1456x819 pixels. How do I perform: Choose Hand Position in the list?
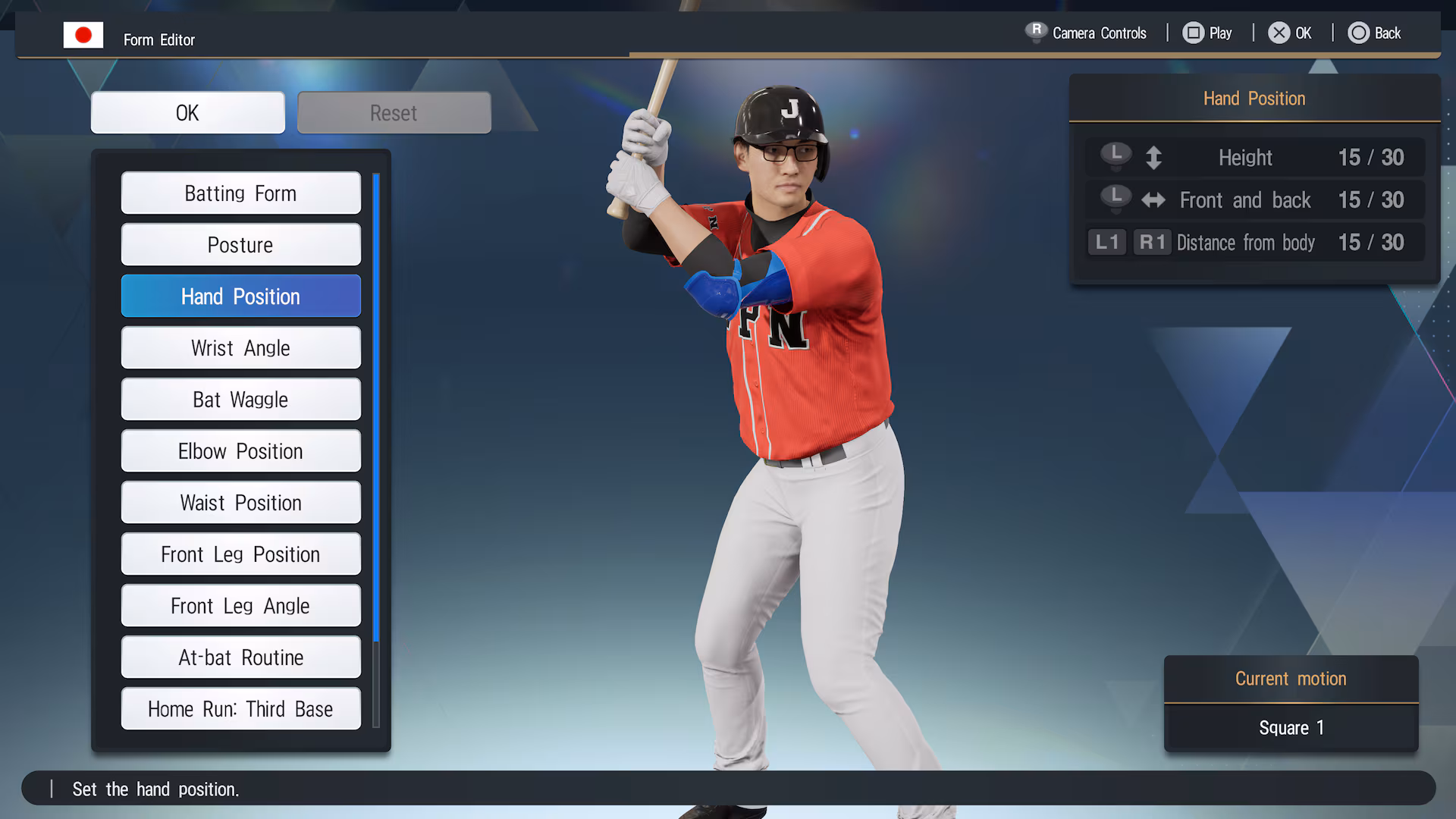tap(240, 297)
